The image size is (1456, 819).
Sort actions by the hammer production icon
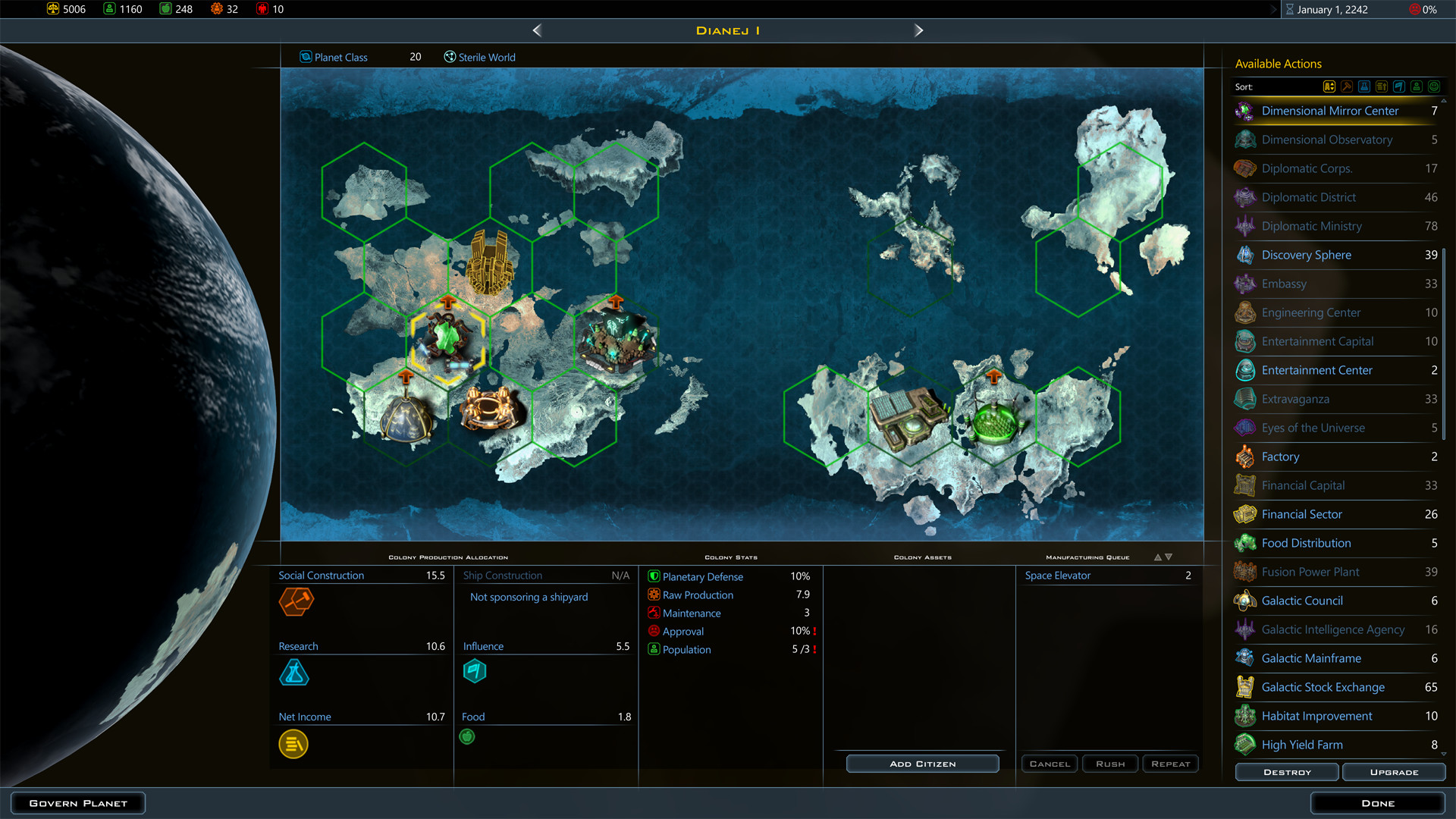1347,86
